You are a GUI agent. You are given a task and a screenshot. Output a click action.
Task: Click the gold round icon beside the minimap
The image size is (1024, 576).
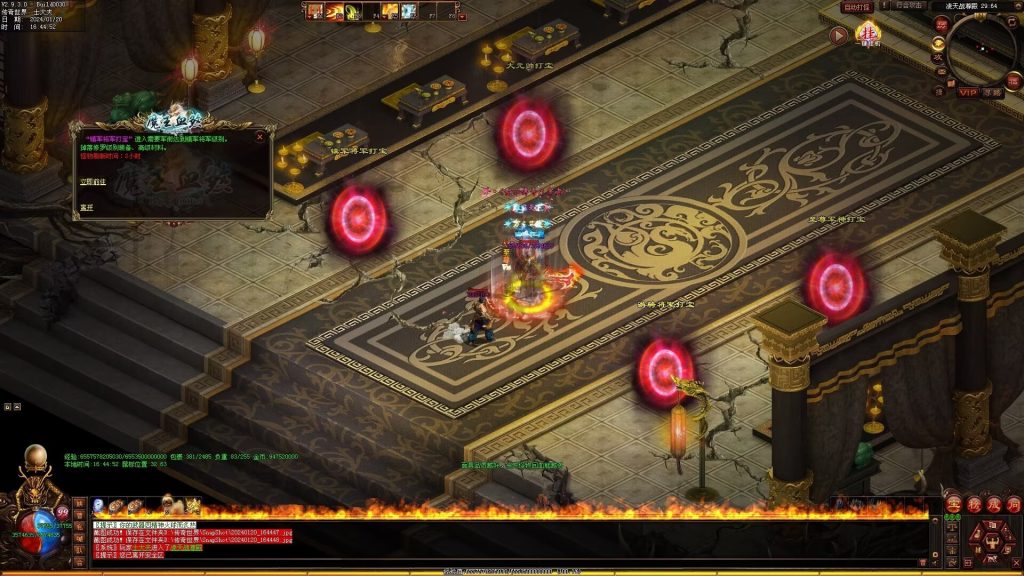click(938, 43)
